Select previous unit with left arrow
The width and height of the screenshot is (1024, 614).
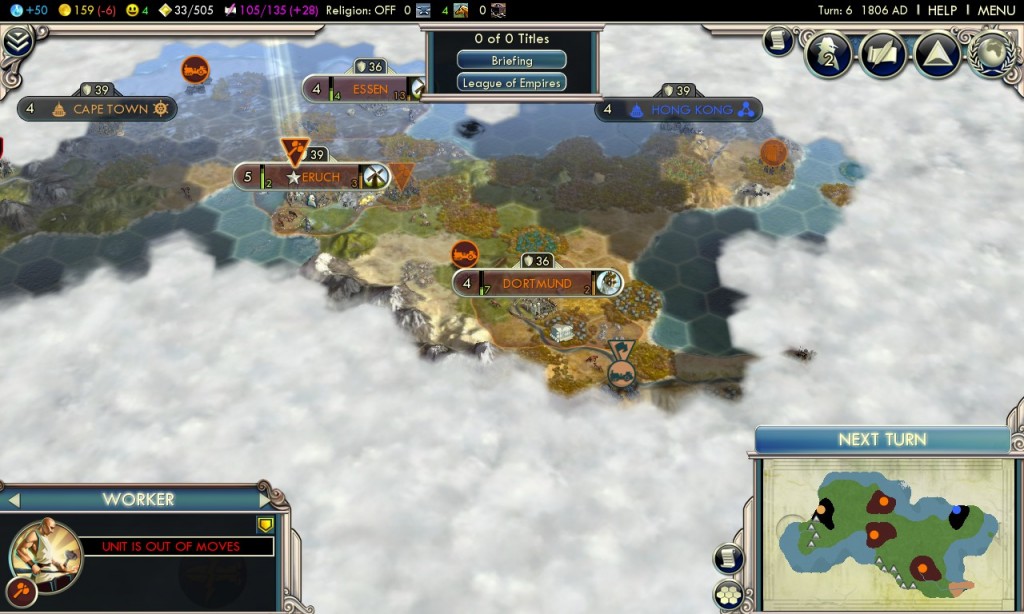14,499
